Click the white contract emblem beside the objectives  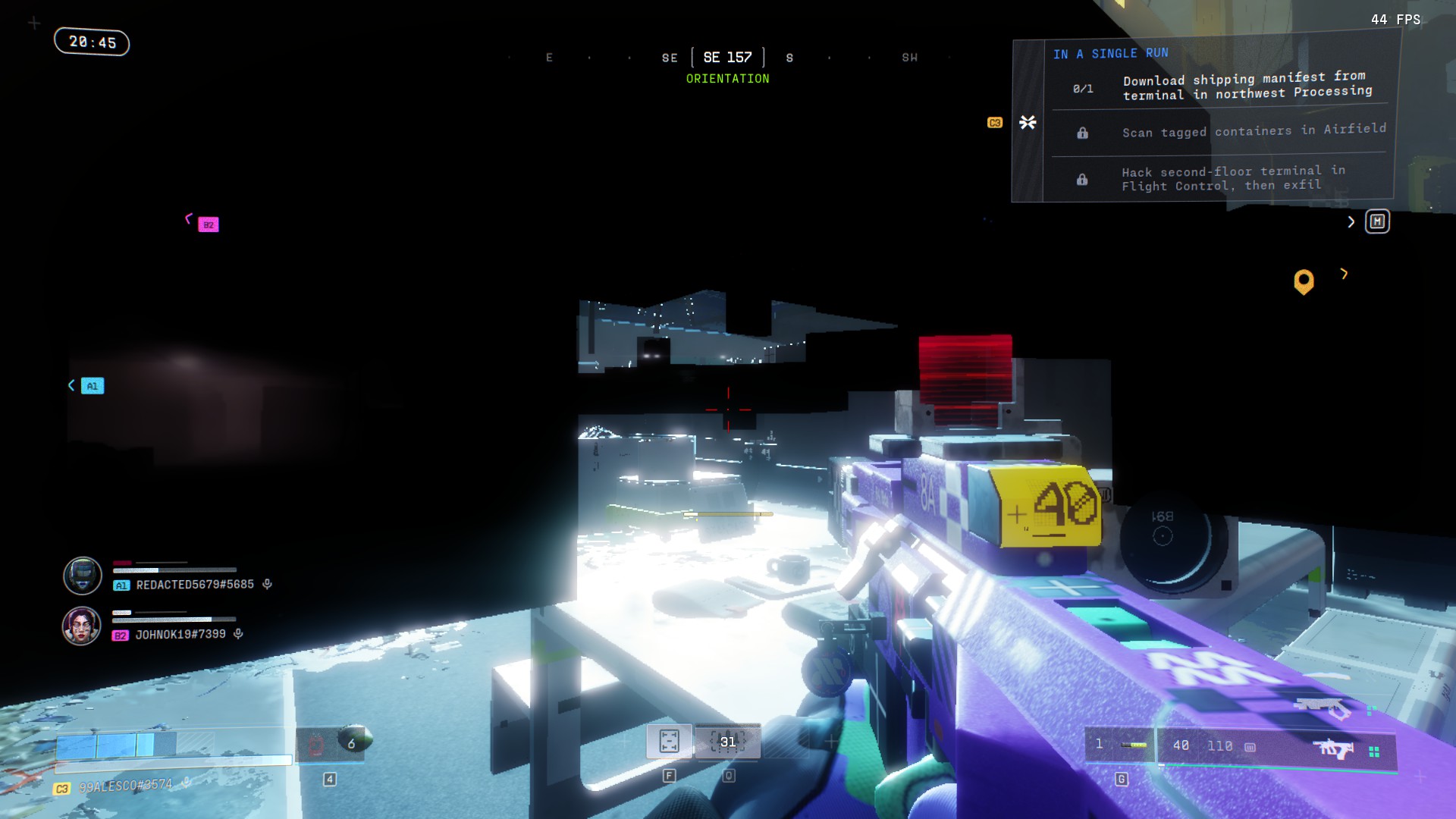tap(1028, 122)
